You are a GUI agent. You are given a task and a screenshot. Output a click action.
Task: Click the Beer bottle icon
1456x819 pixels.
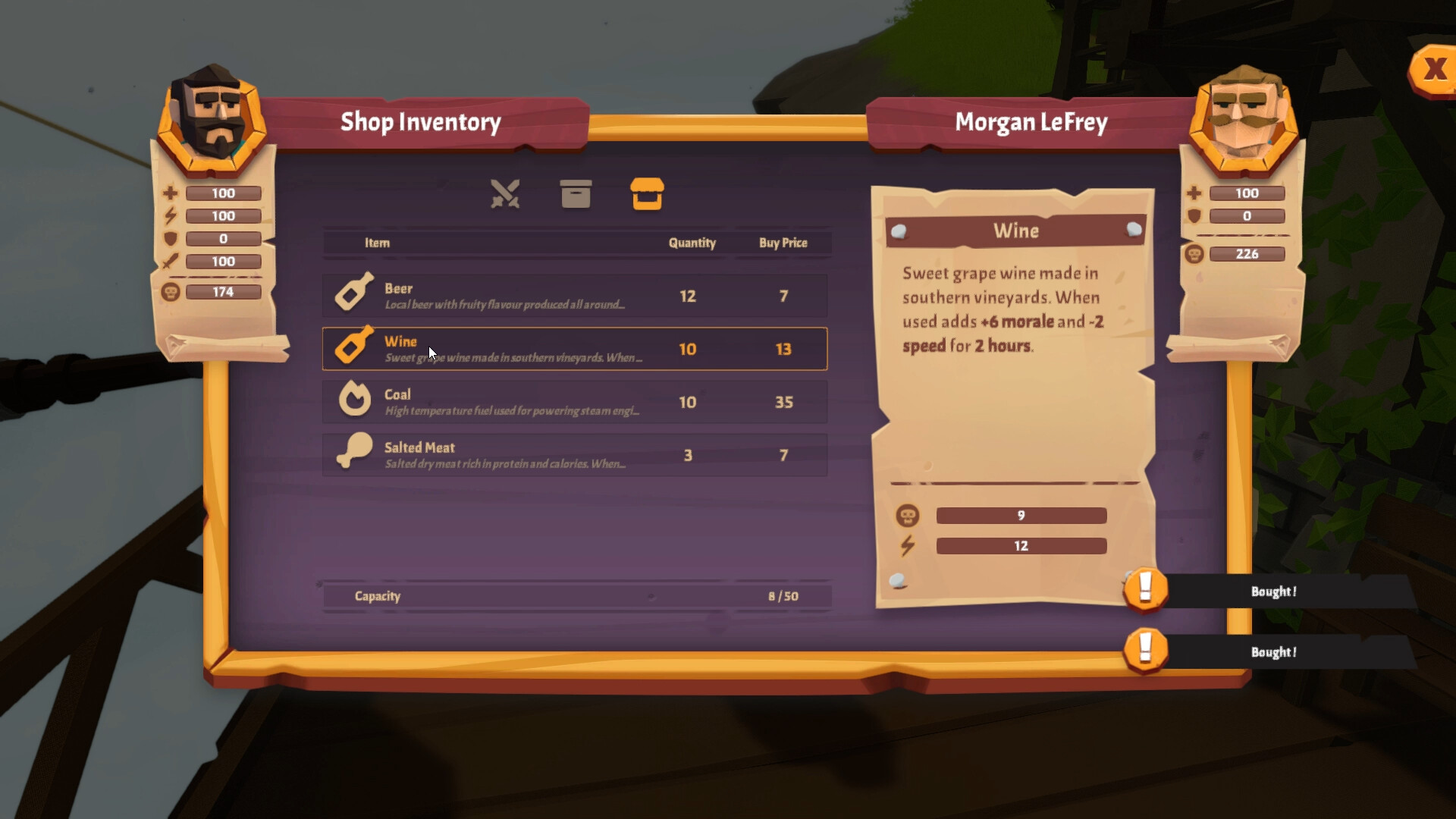point(354,294)
